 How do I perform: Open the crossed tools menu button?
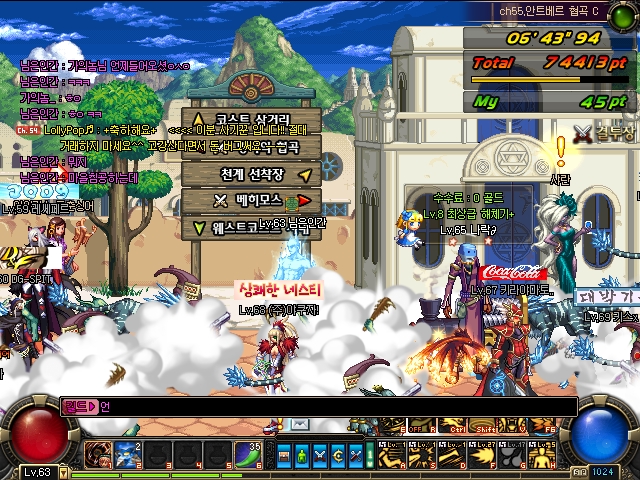357,455
